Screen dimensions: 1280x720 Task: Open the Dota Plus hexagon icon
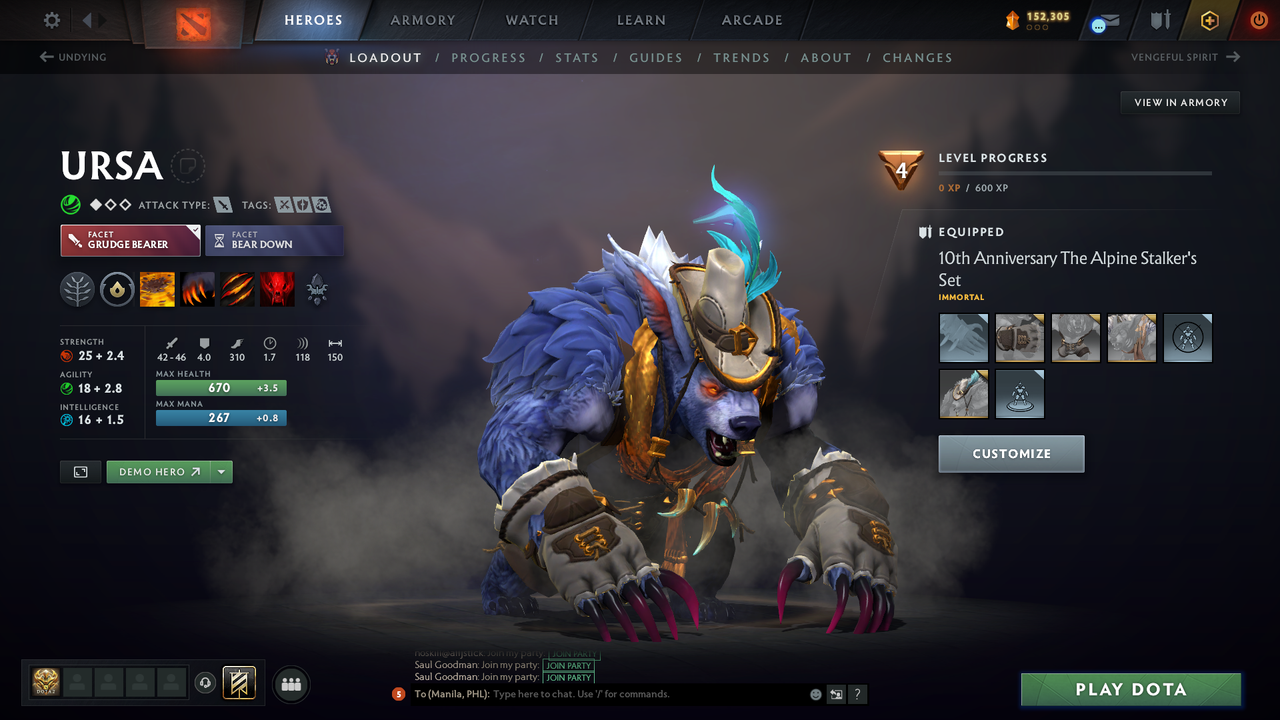click(1209, 20)
